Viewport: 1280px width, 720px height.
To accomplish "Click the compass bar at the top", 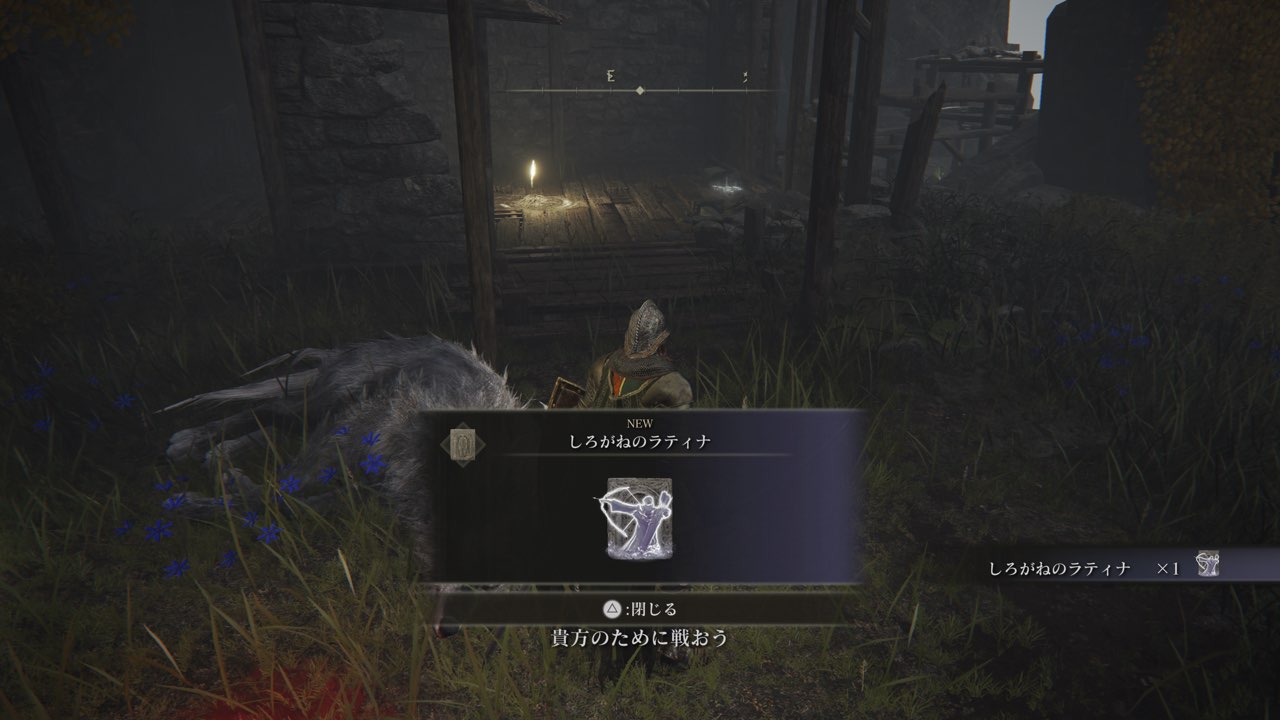I will coord(640,90).
